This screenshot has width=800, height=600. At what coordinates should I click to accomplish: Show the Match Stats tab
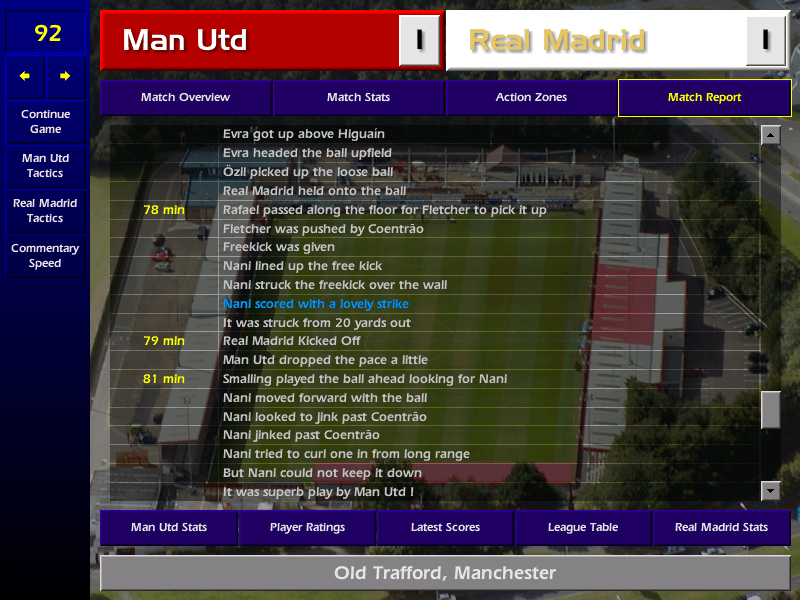[x=358, y=98]
